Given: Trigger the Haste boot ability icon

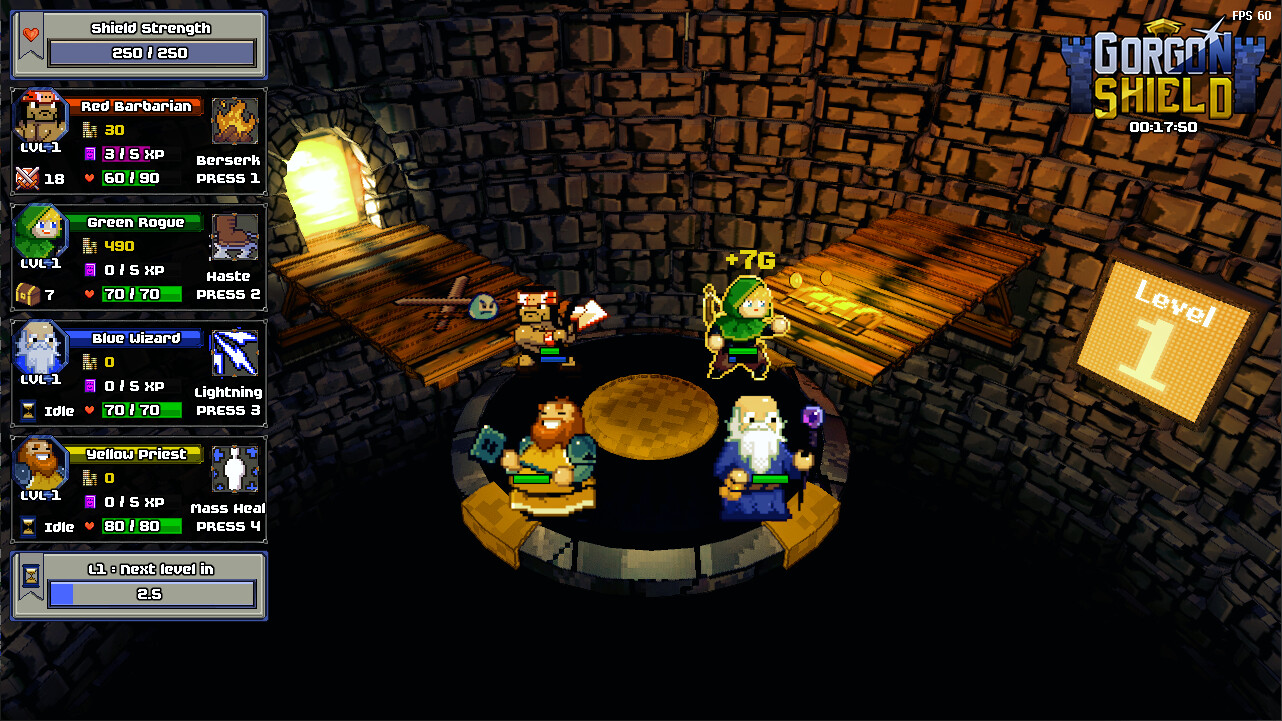Looking at the screenshot, I should point(234,236).
